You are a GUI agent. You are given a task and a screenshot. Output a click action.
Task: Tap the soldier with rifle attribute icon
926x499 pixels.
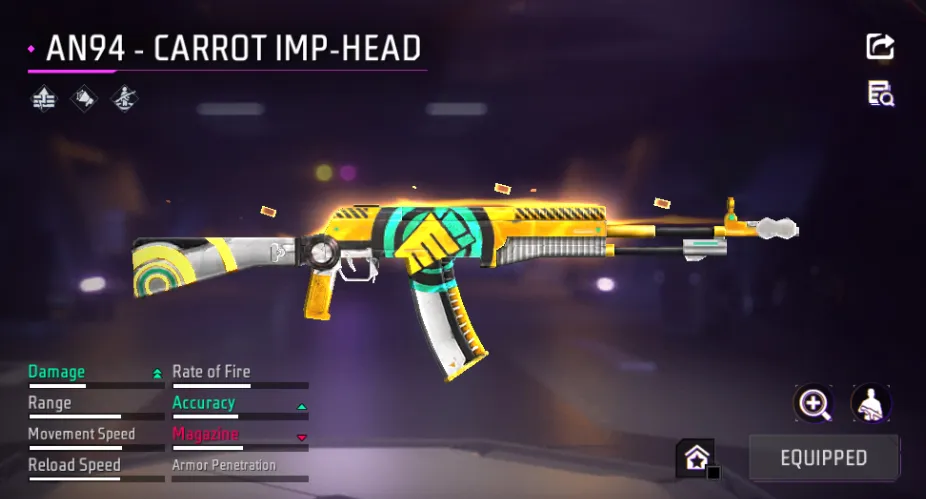coord(123,98)
